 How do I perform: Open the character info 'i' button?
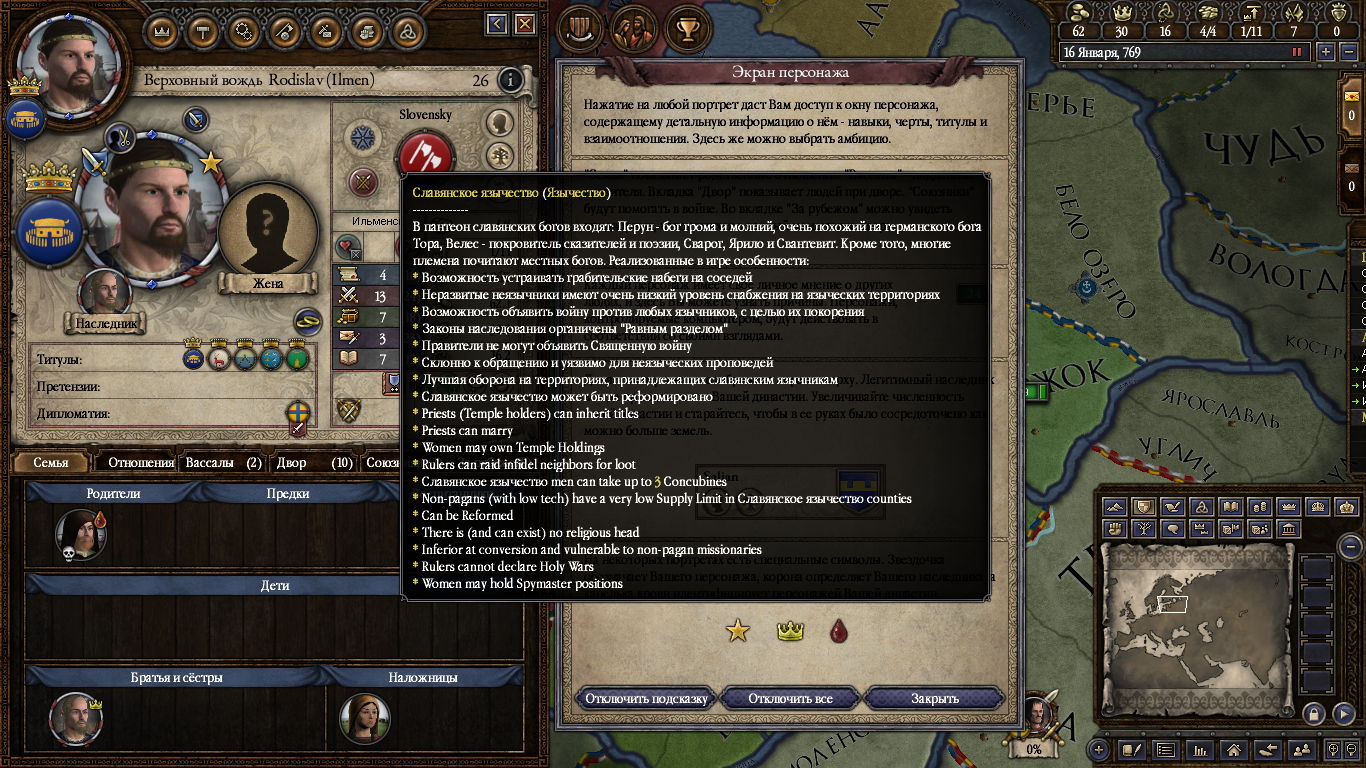tap(510, 80)
